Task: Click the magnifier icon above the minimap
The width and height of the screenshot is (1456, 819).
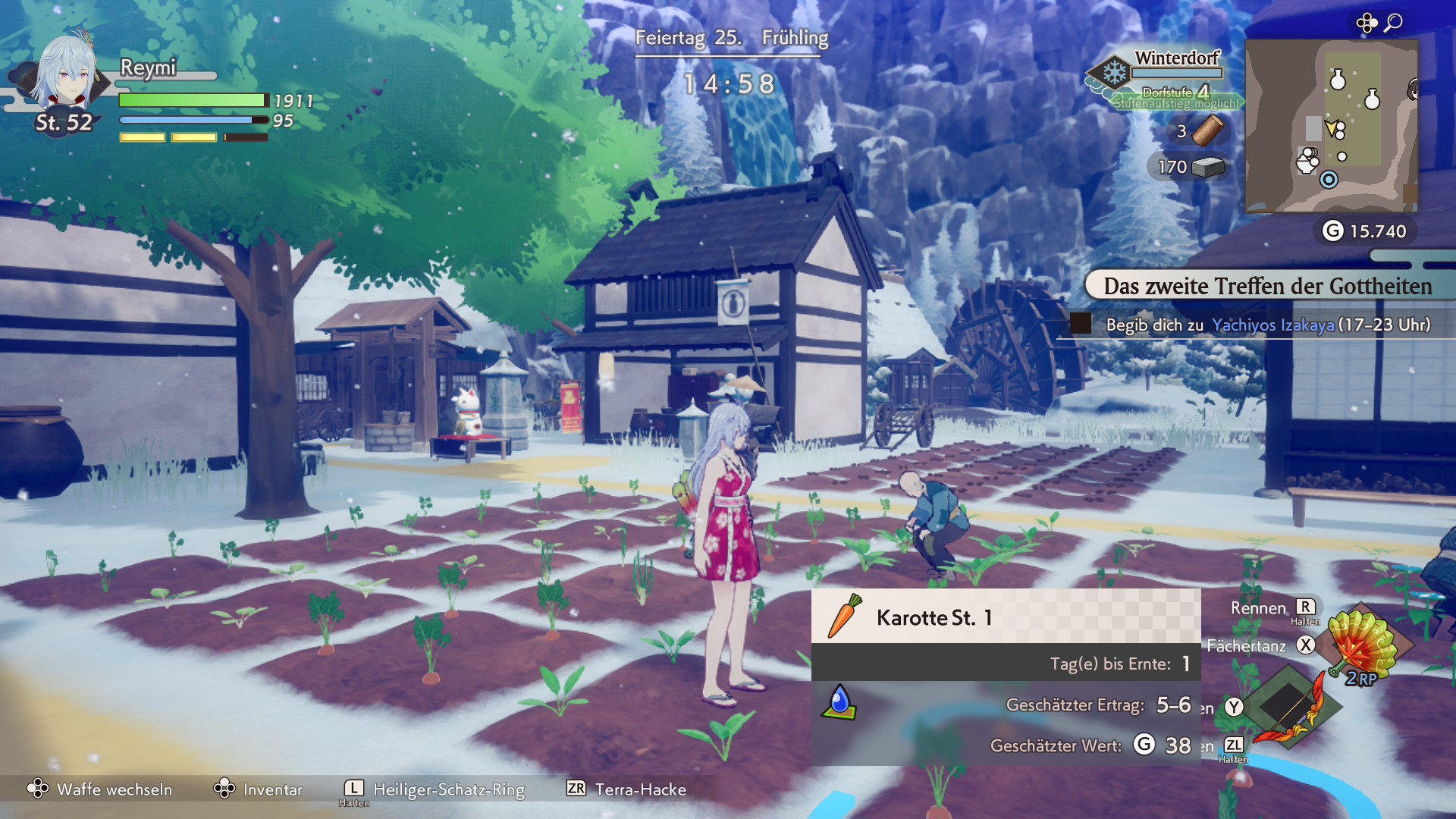Action: click(1393, 23)
